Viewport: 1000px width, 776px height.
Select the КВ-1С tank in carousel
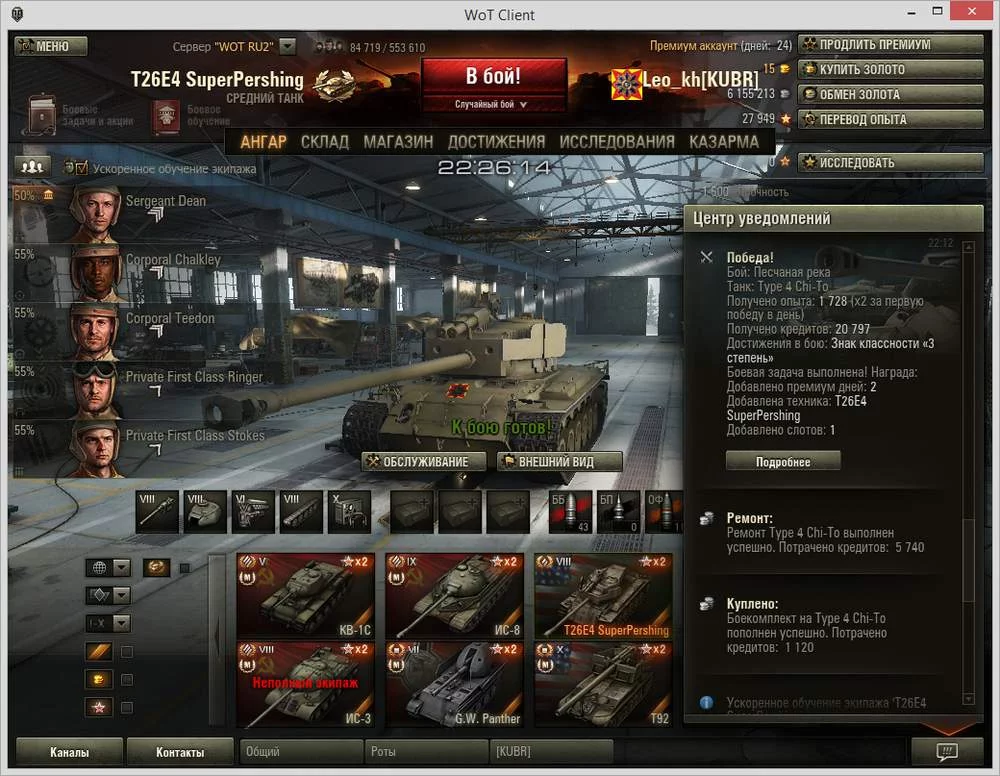point(305,596)
